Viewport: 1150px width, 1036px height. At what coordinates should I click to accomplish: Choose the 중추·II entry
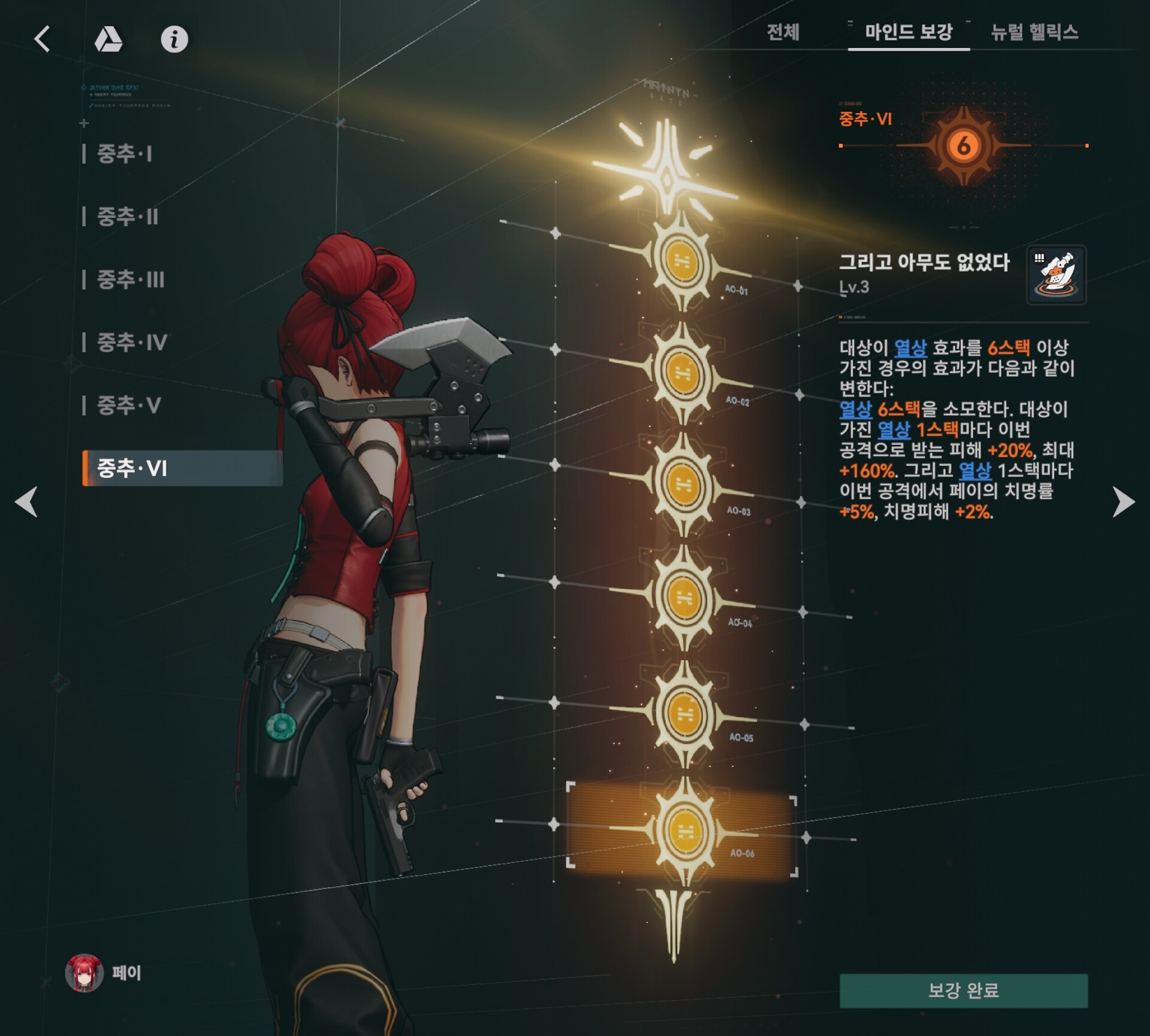click(128, 217)
